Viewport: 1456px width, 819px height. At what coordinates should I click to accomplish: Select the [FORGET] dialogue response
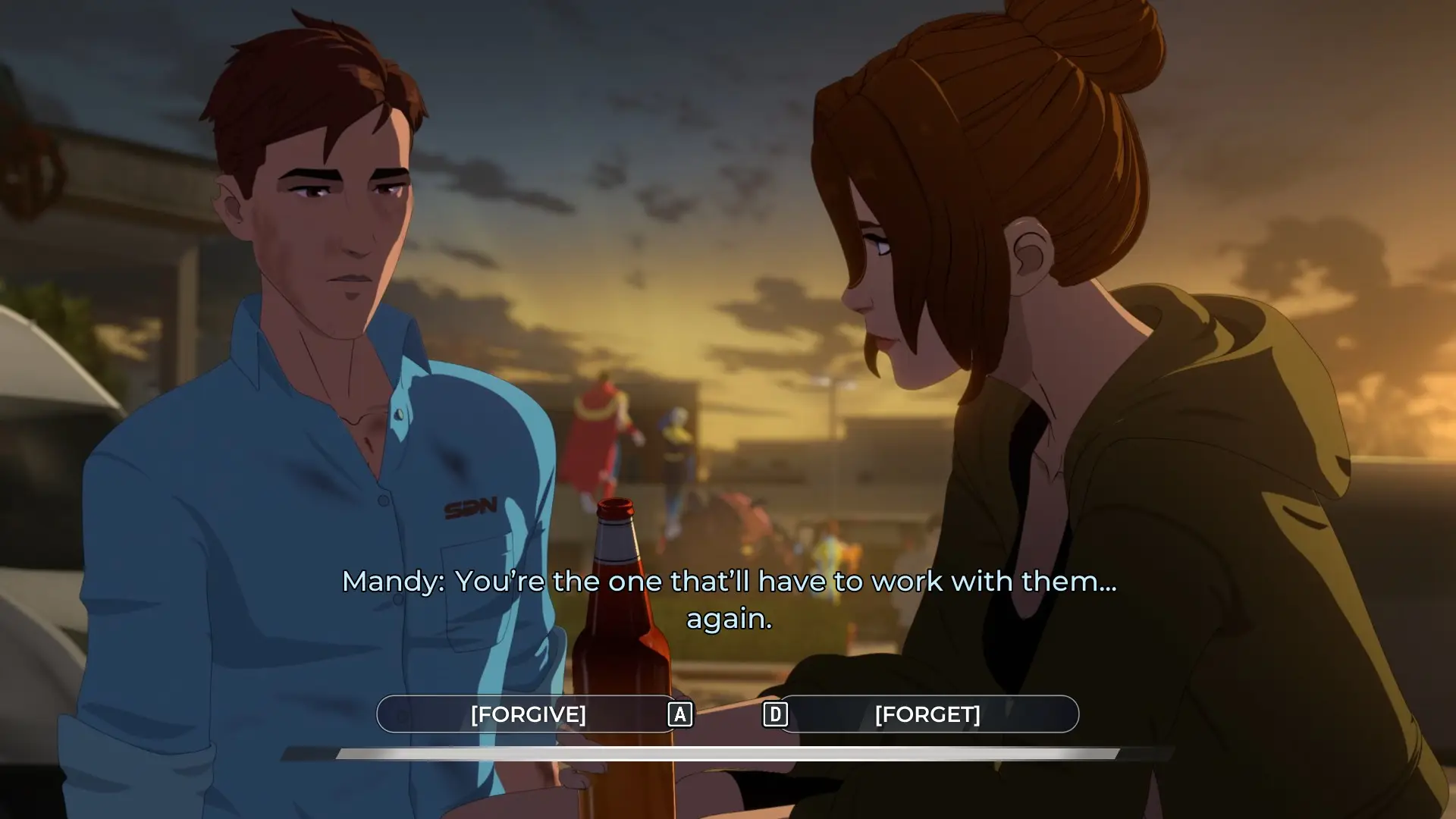tap(927, 714)
